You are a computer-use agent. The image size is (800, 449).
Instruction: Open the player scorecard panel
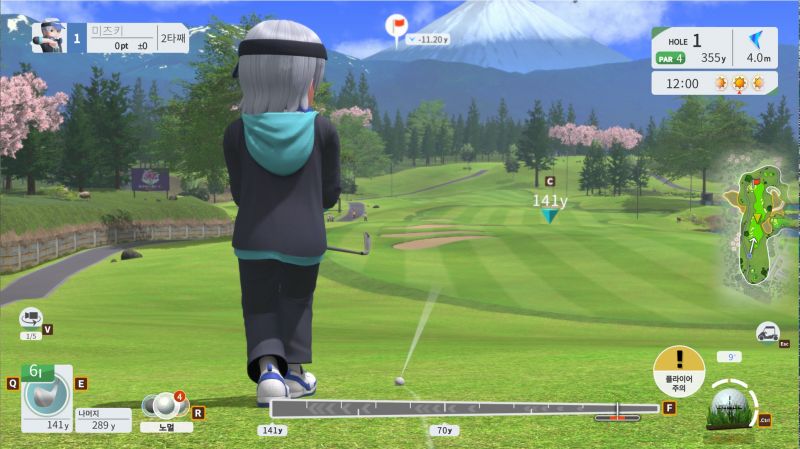pos(109,38)
